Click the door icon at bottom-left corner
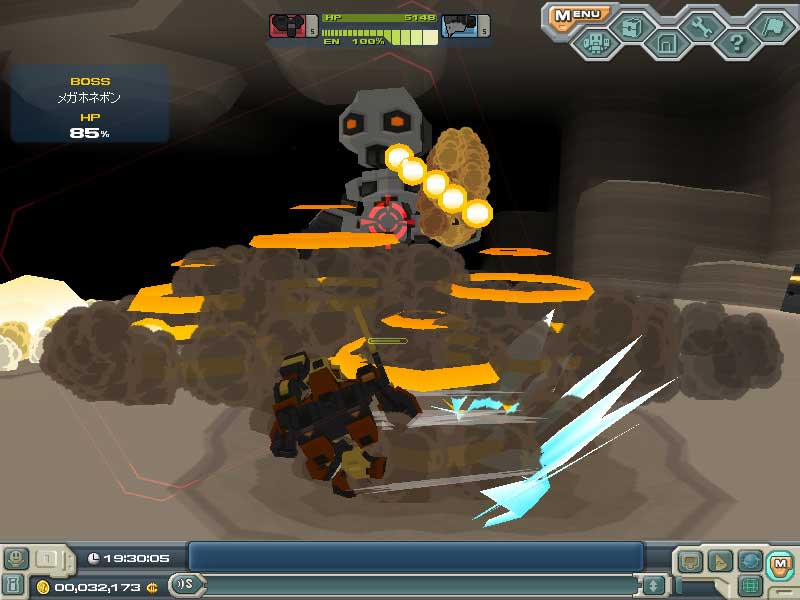The image size is (800, 600). click(x=14, y=585)
